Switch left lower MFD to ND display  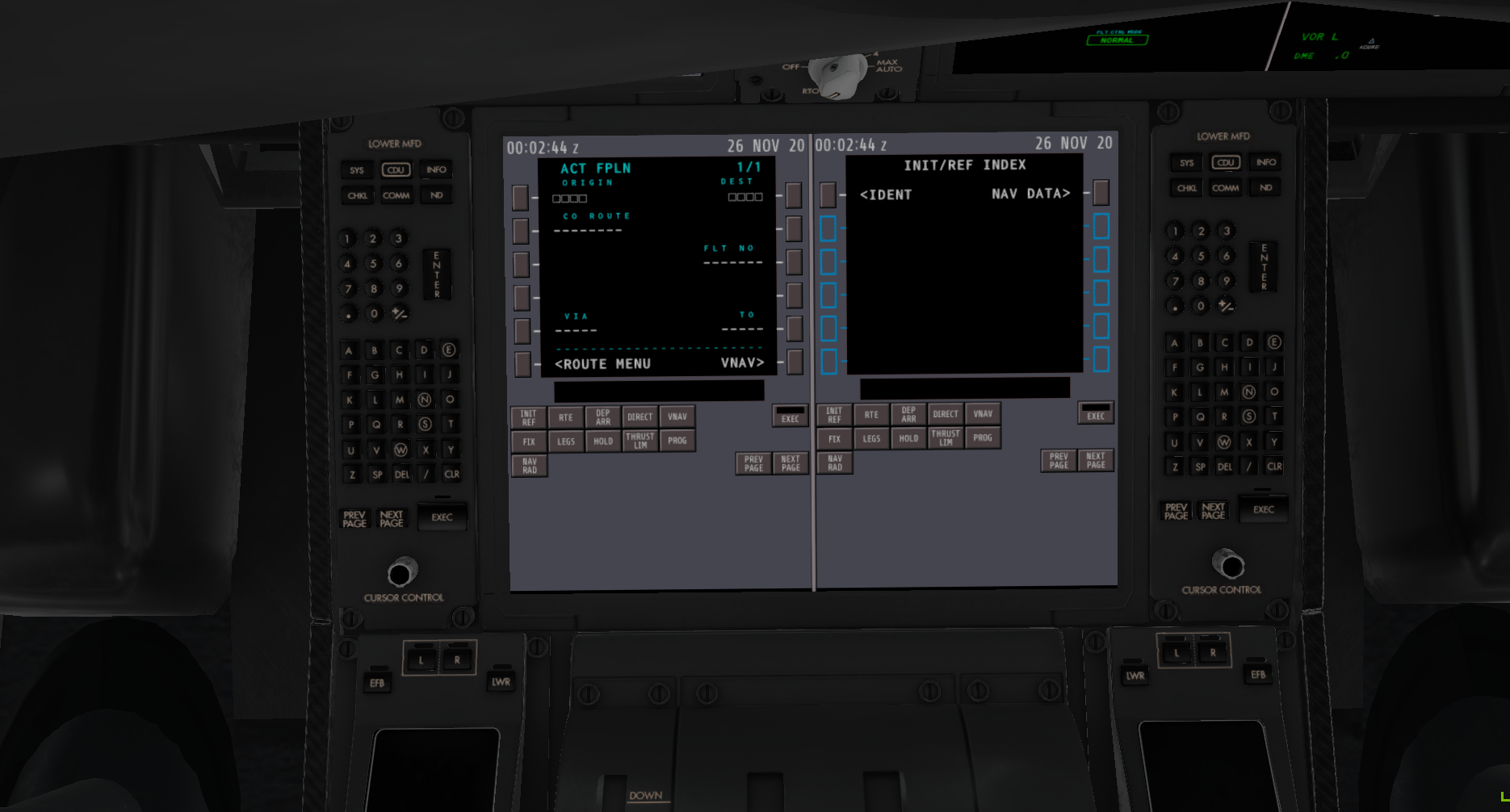pos(437,195)
